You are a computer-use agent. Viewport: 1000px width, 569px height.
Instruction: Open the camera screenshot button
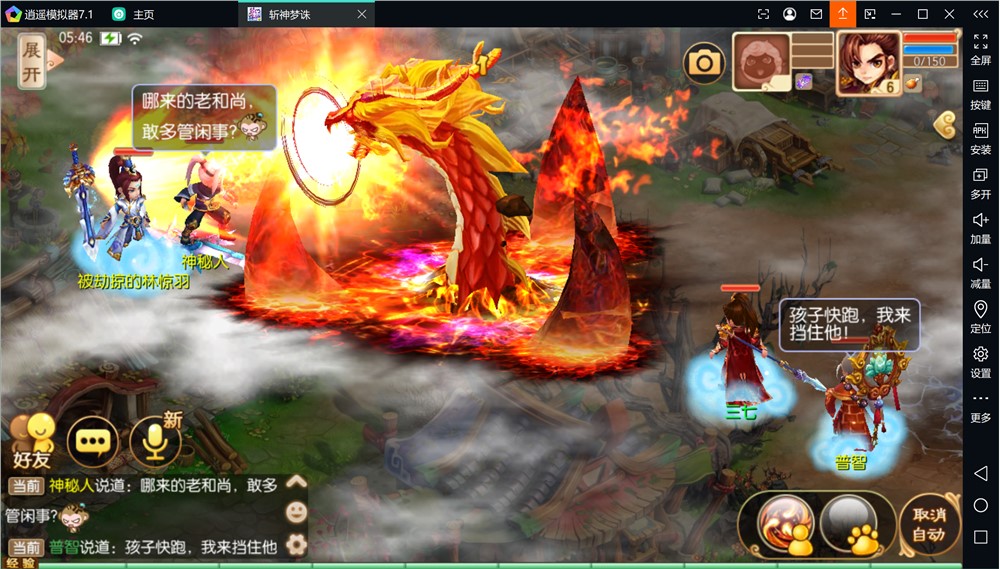[x=704, y=64]
